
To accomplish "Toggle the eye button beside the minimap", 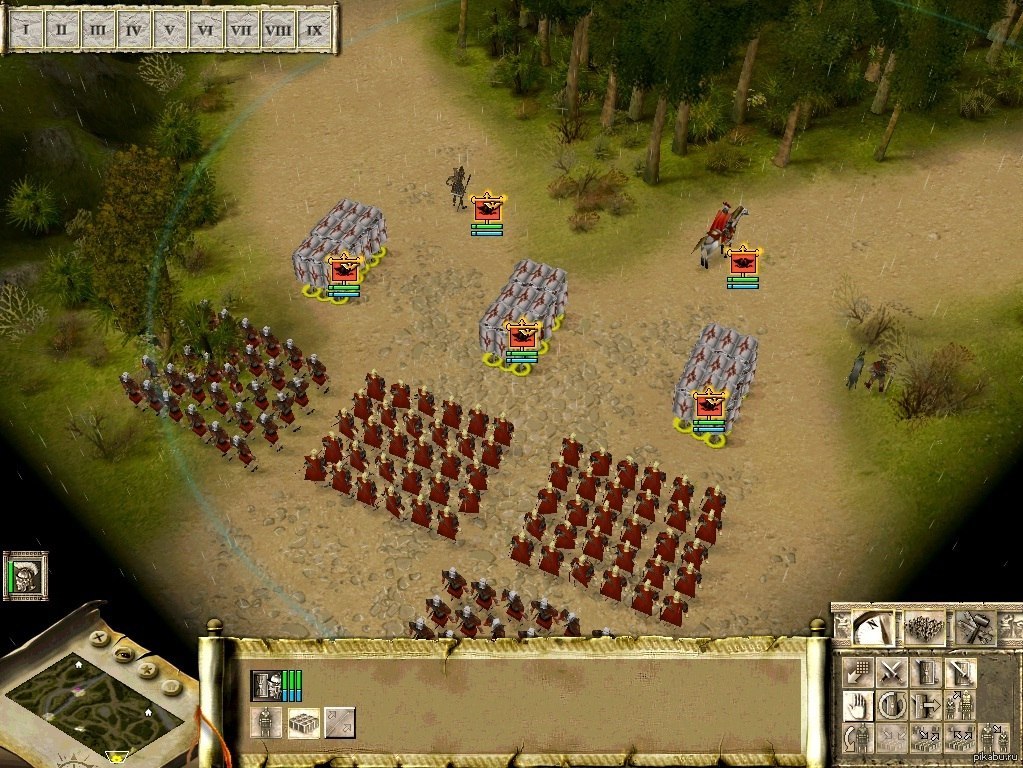I will click(124, 654).
